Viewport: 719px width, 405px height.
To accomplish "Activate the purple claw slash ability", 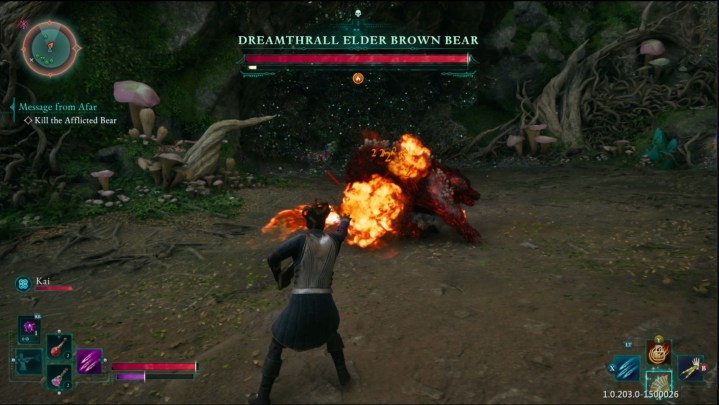I will (90, 360).
